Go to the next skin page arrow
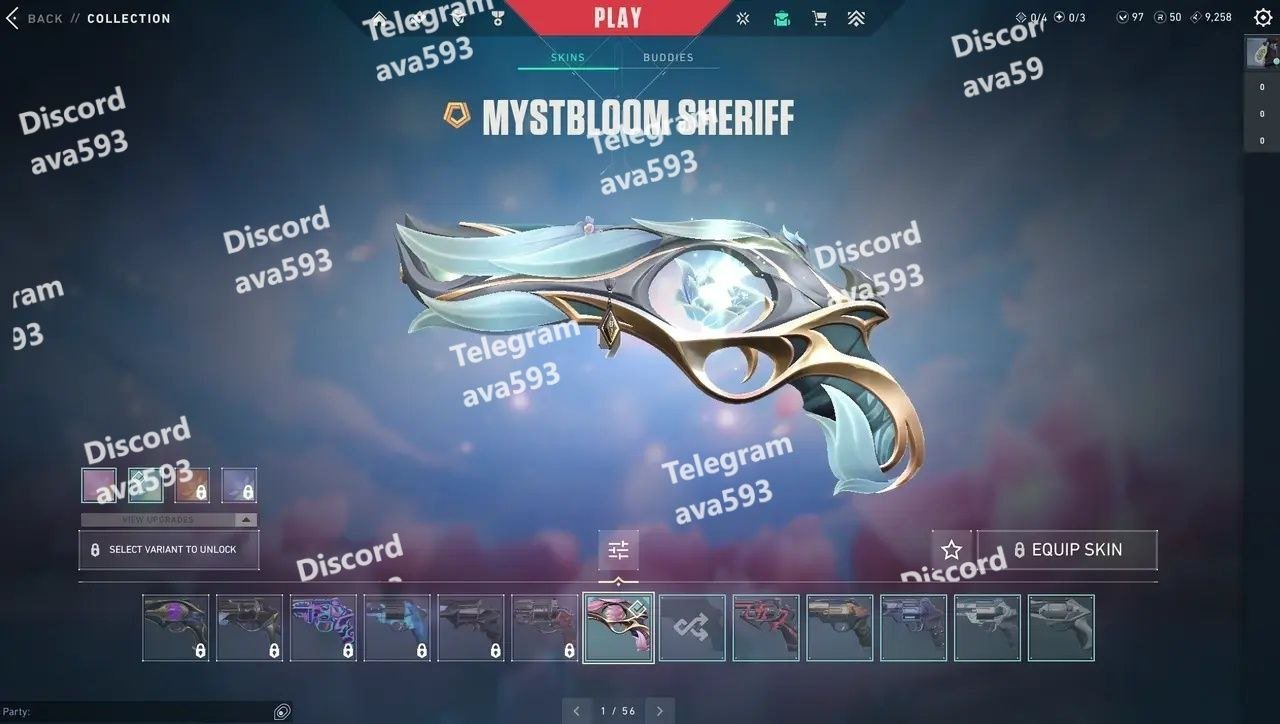The image size is (1280, 724). pos(660,711)
